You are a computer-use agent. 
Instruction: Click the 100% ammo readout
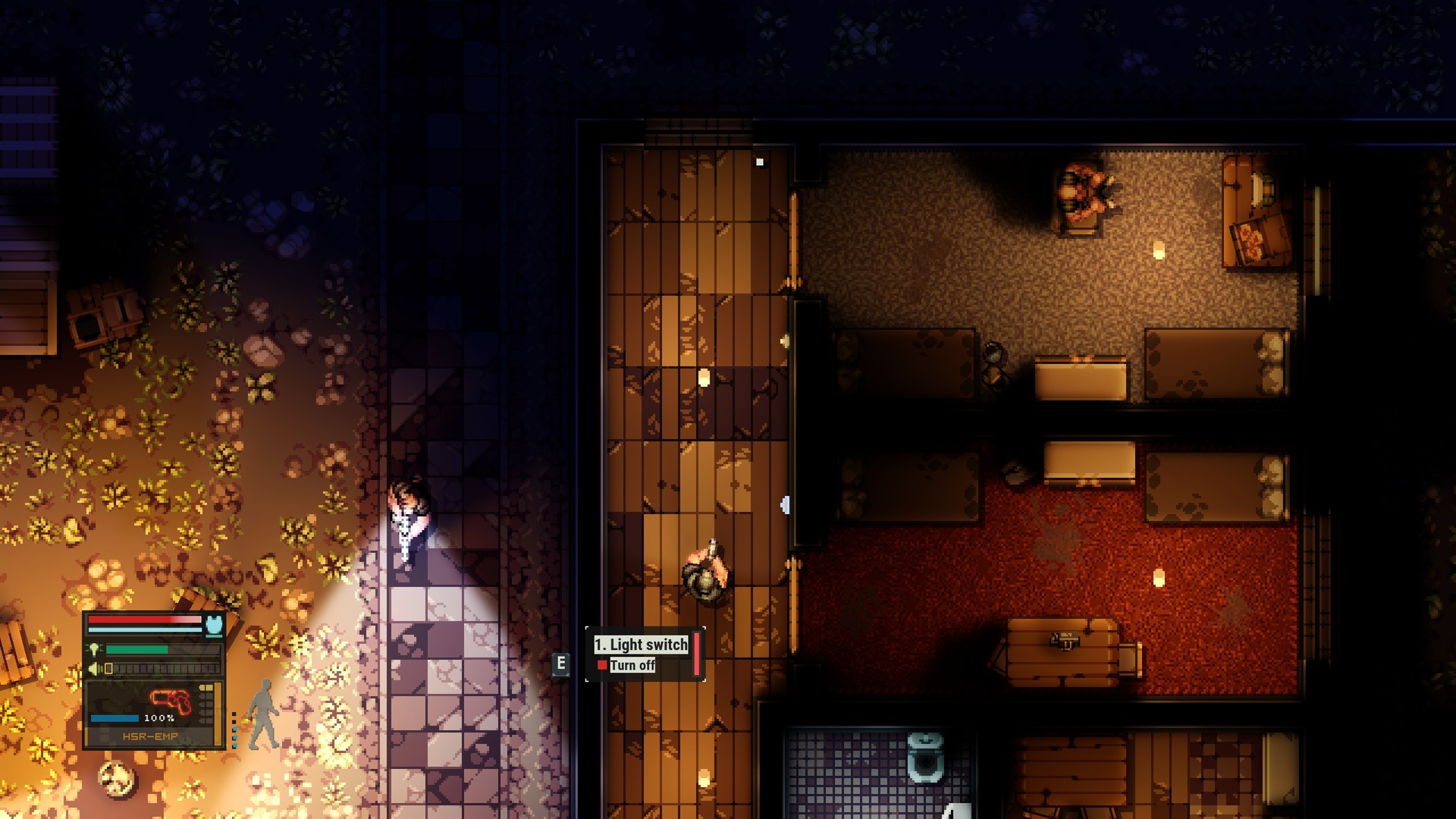pyautogui.click(x=159, y=718)
